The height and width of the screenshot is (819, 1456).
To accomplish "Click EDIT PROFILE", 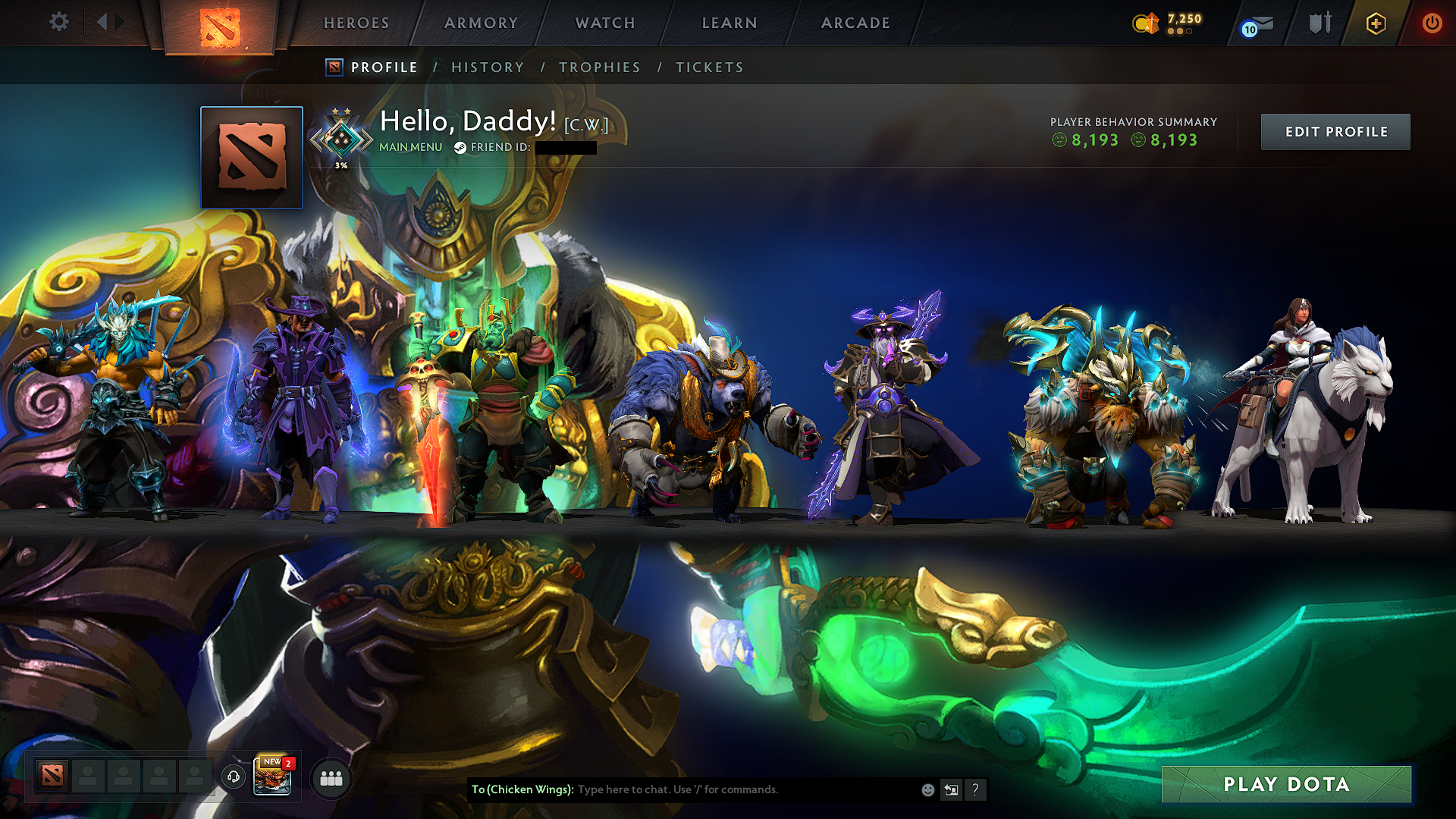I will 1335,131.
